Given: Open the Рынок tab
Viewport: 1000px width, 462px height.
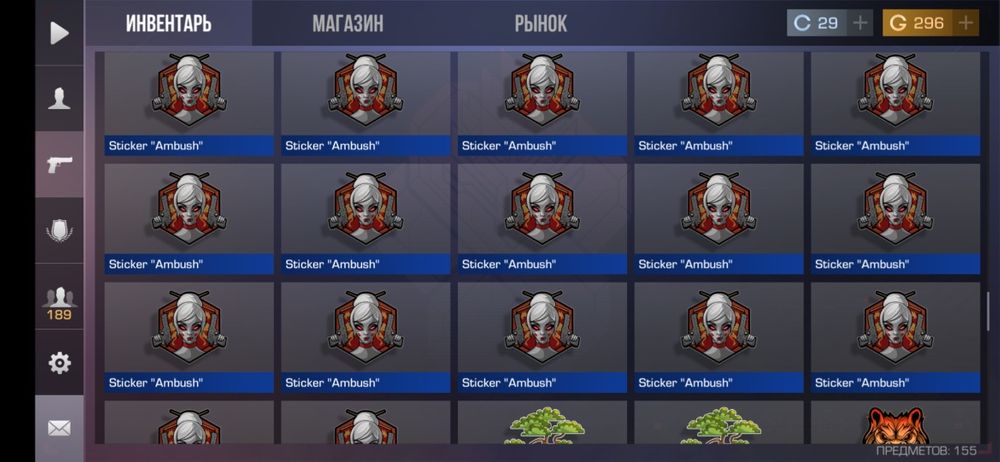Looking at the screenshot, I should (x=541, y=23).
